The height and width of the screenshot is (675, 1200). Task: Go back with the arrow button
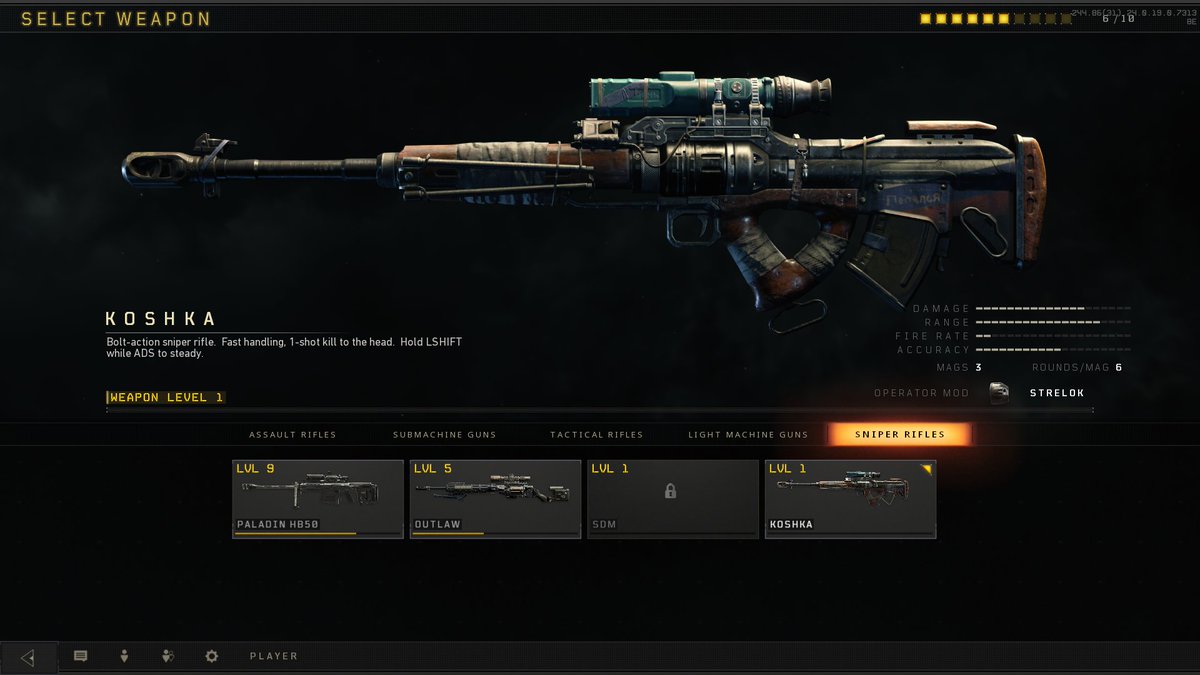coord(28,657)
